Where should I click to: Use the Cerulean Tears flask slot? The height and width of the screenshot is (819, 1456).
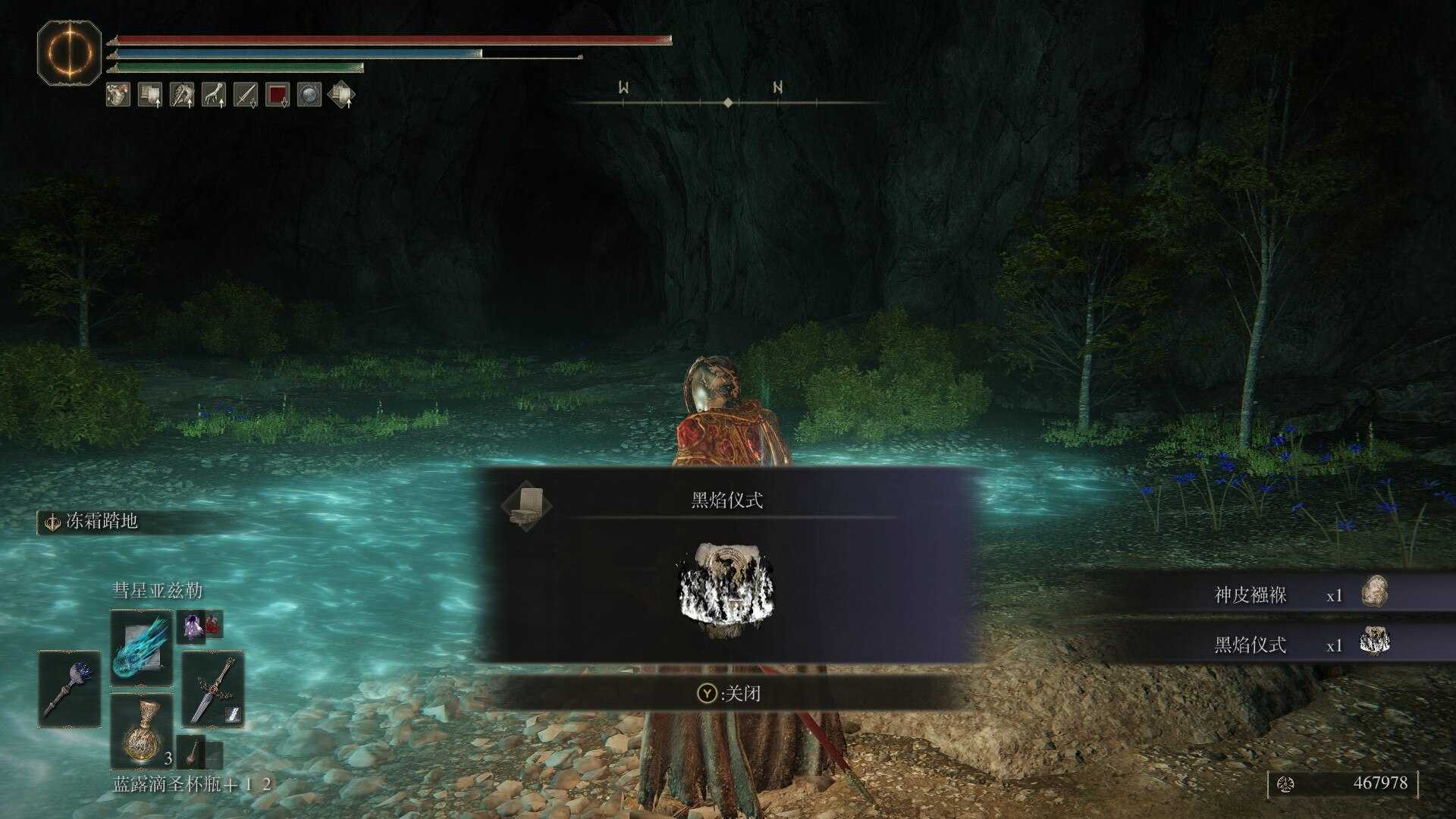(x=142, y=731)
